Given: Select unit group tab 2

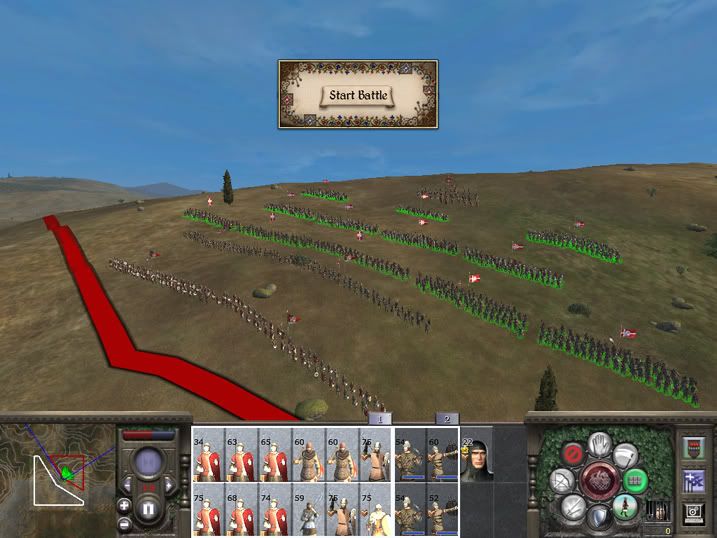Looking at the screenshot, I should click(446, 419).
